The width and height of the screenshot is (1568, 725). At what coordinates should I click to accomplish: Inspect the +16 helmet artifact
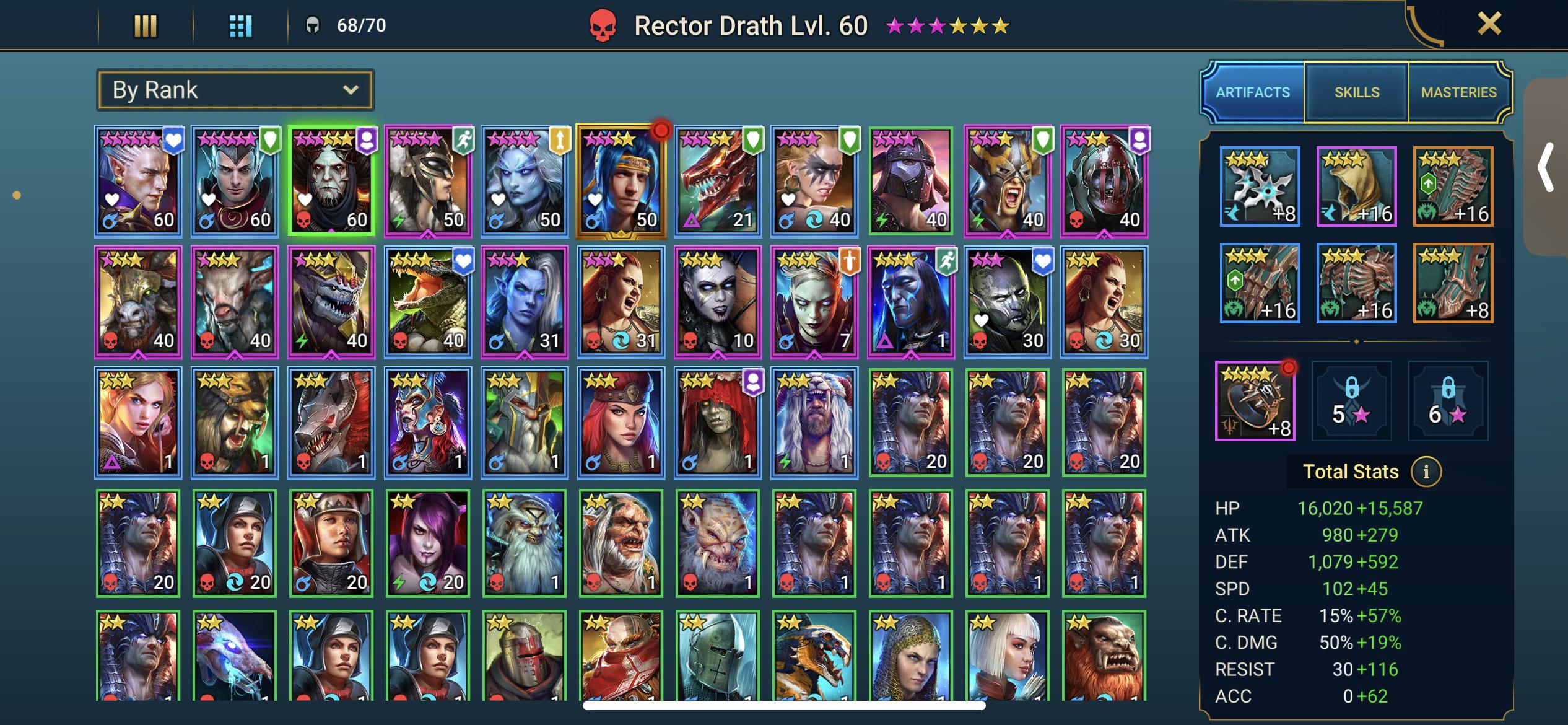[1356, 186]
